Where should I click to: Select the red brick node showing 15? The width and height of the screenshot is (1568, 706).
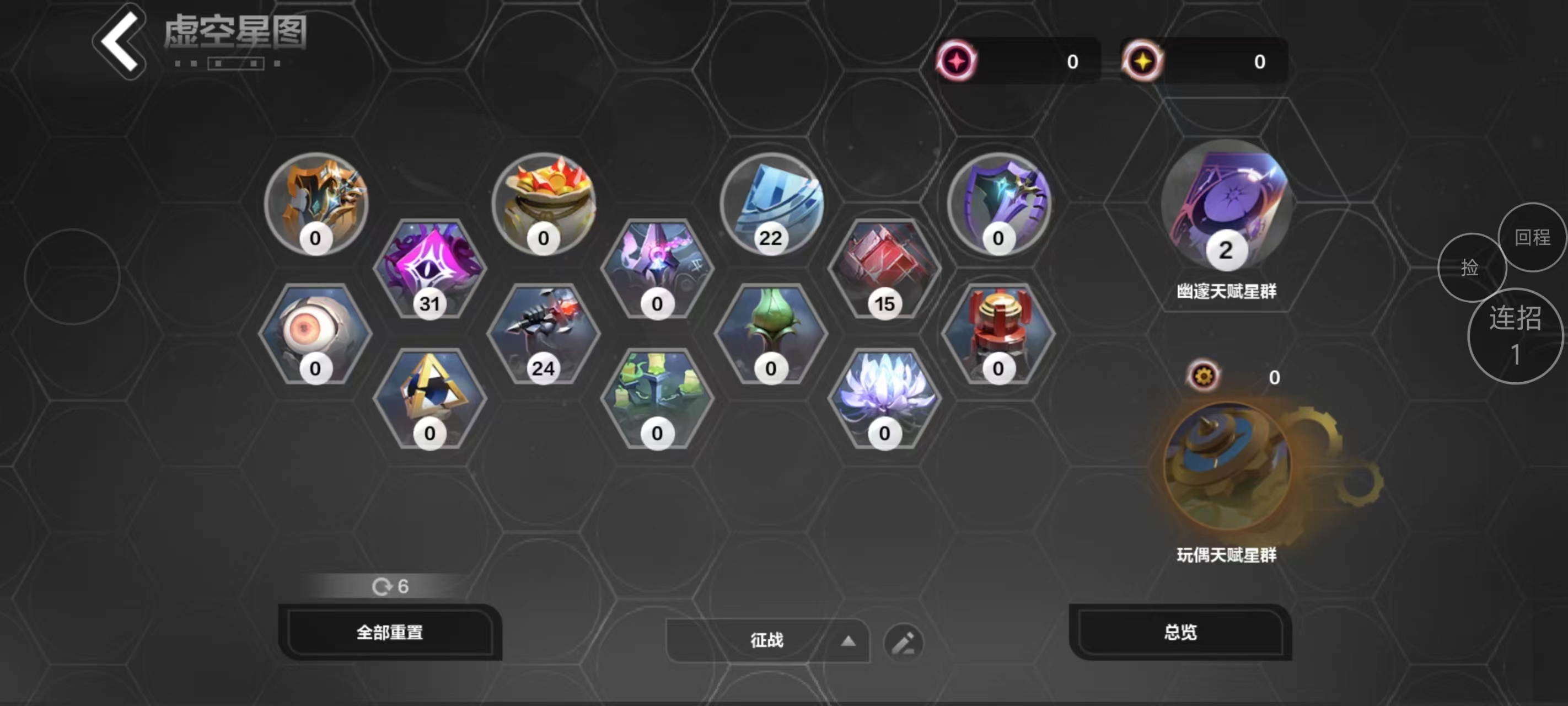pos(884,268)
